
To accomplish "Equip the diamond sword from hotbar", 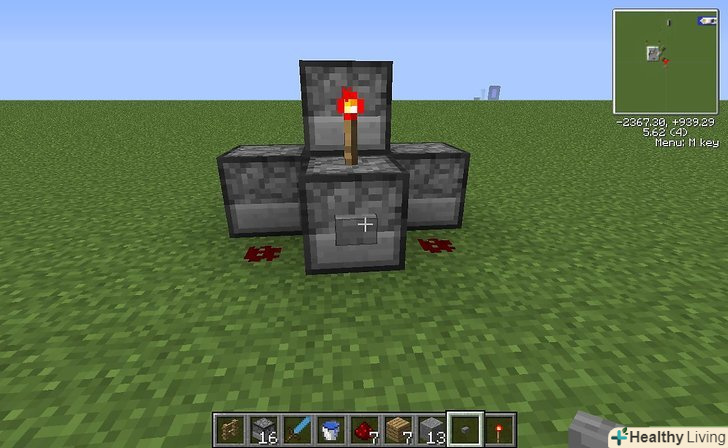I will (x=298, y=429).
